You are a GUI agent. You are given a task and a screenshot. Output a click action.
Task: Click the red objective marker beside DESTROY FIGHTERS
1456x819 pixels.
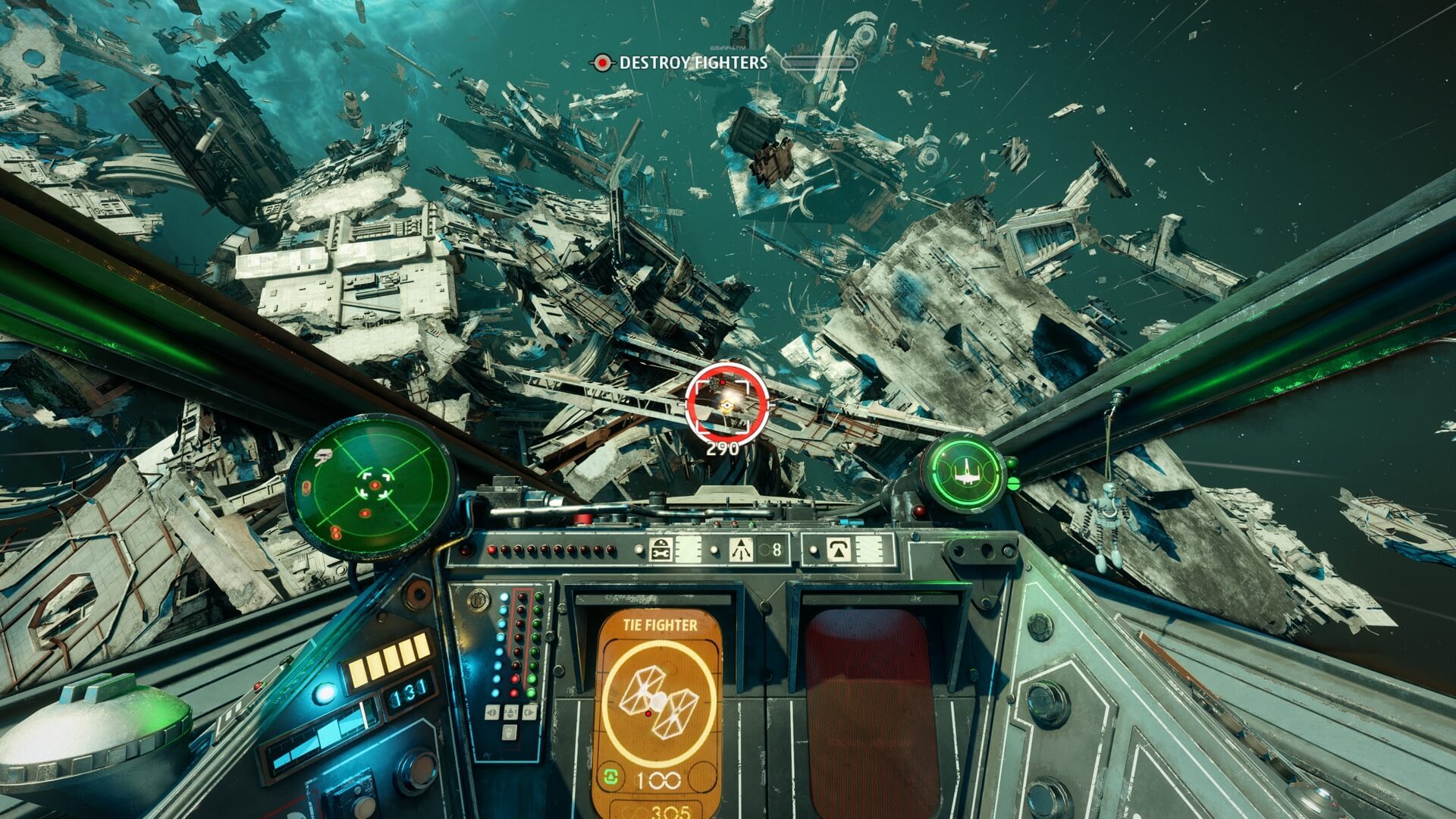point(603,64)
